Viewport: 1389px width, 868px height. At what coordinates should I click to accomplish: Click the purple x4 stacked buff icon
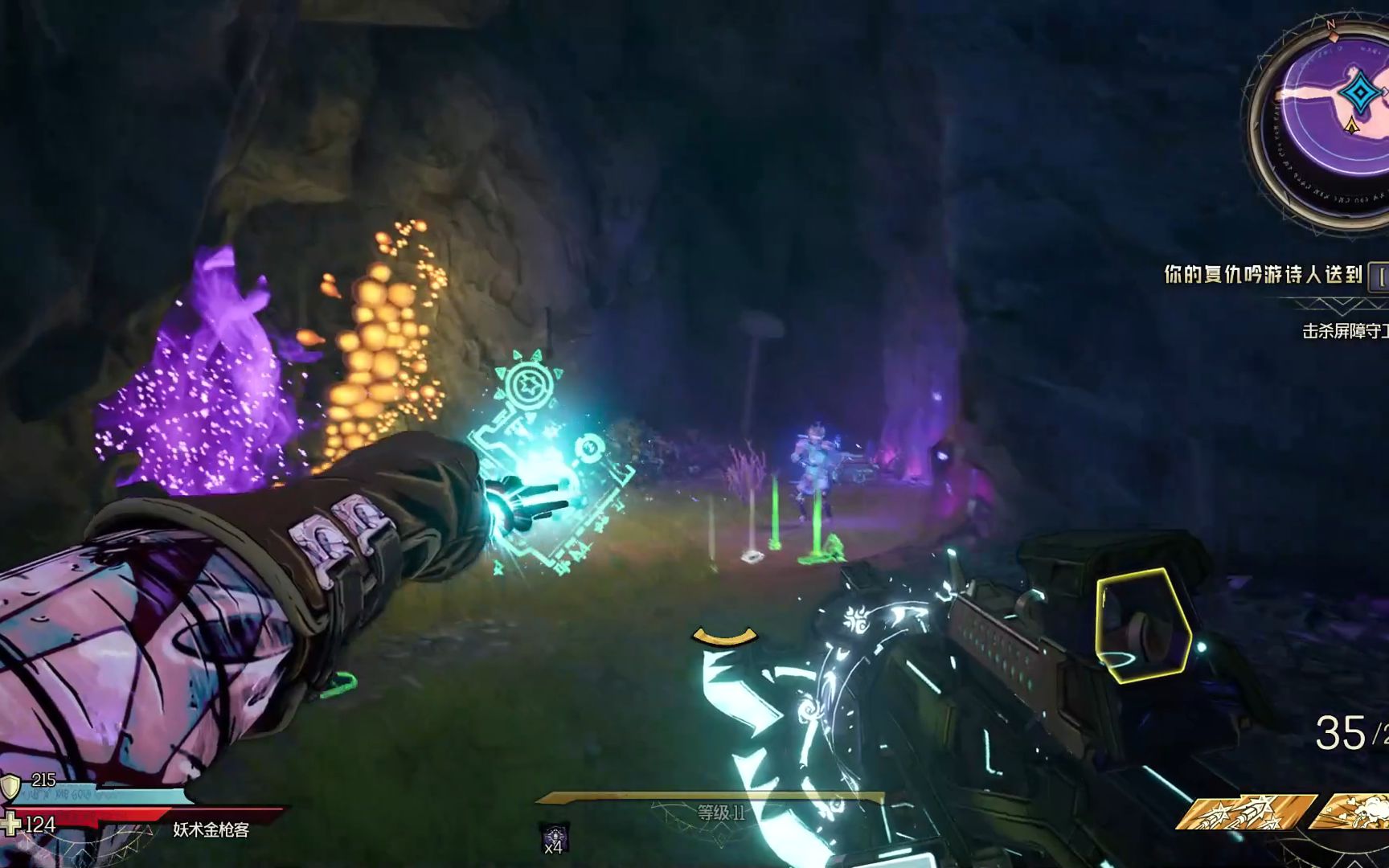tap(554, 838)
